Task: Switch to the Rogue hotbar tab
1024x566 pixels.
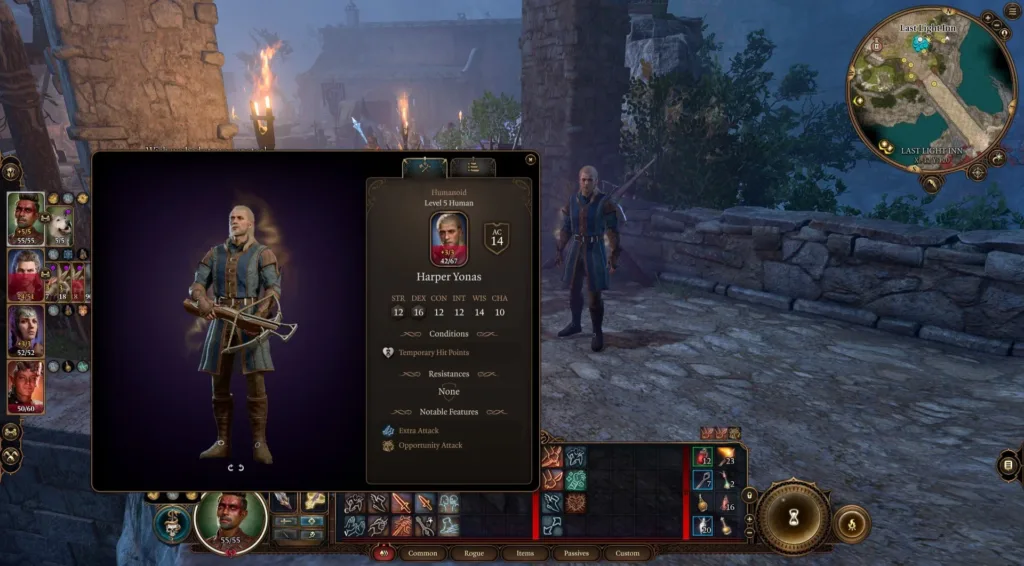Action: click(x=474, y=553)
